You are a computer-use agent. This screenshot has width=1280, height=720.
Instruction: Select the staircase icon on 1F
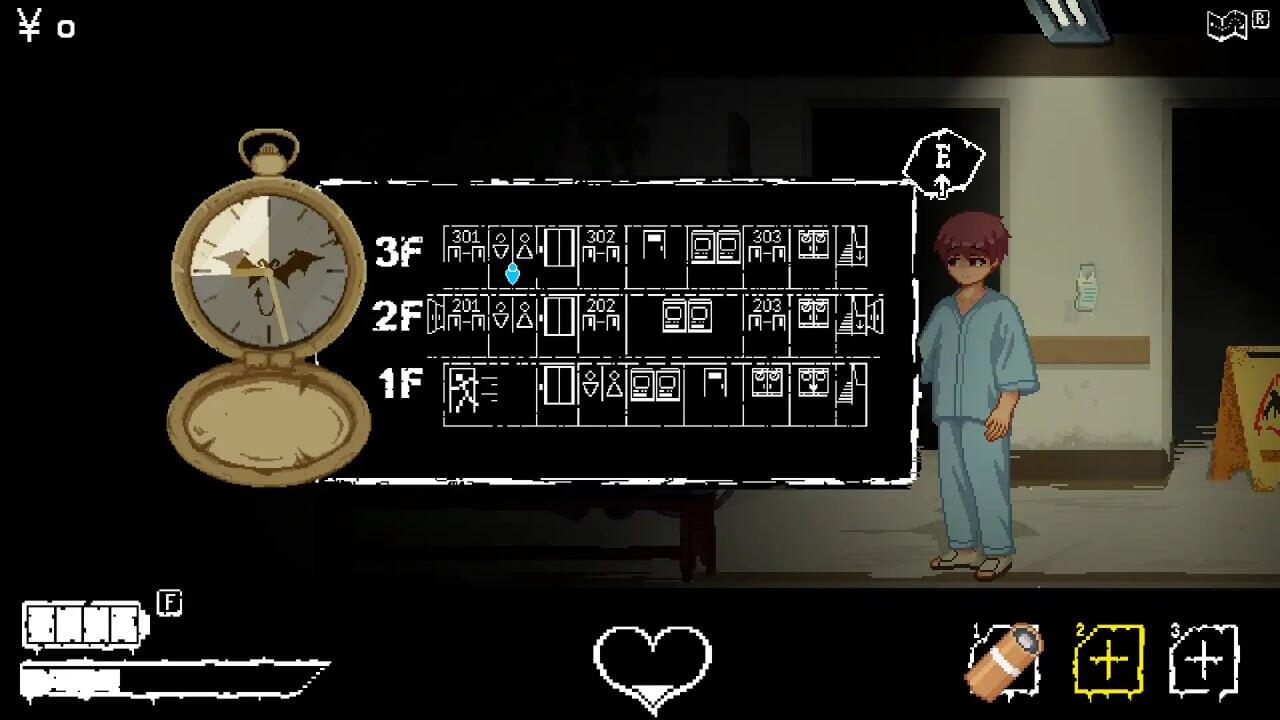click(850, 394)
